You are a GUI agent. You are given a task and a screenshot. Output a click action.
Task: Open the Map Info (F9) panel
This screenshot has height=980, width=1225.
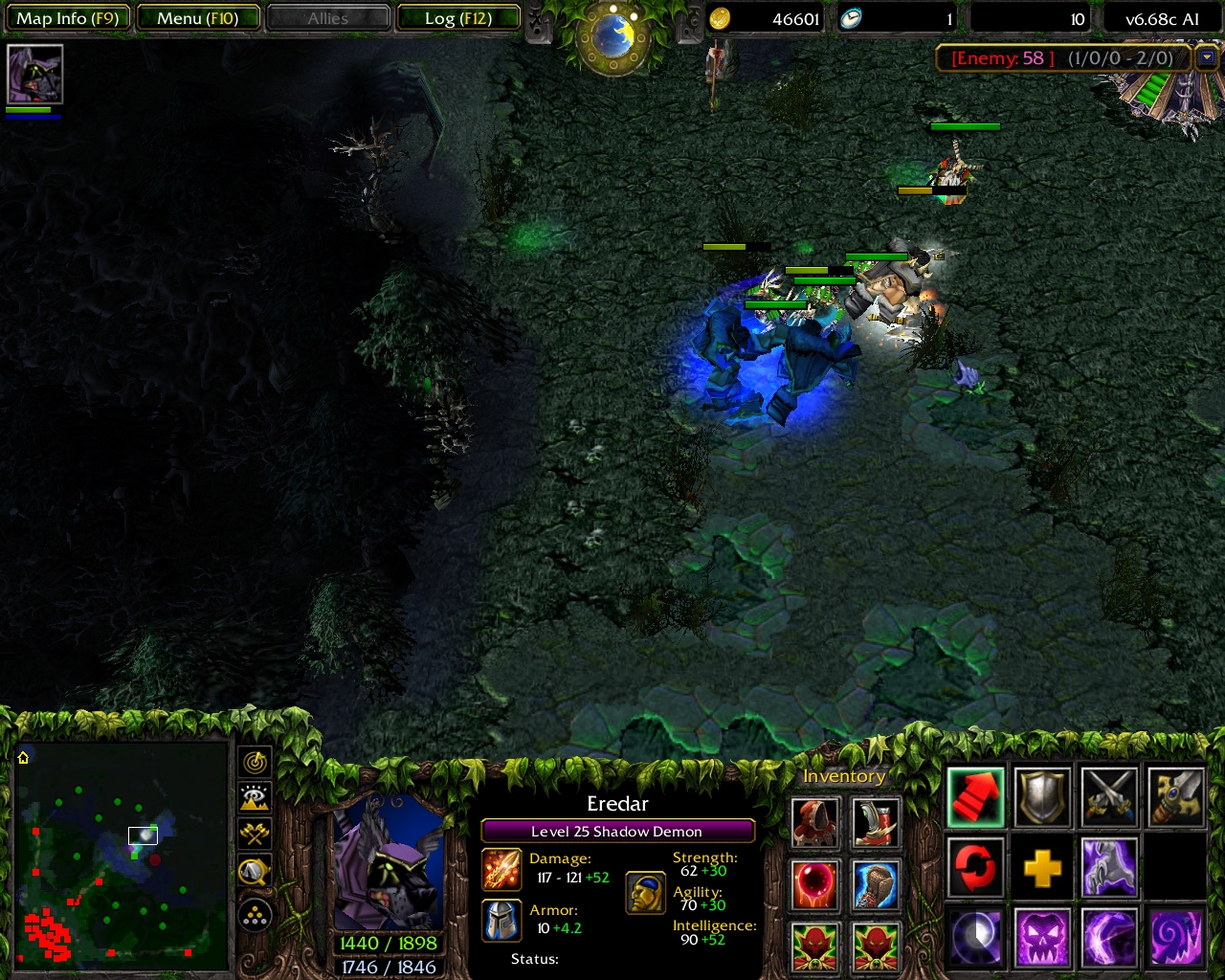pos(67,18)
